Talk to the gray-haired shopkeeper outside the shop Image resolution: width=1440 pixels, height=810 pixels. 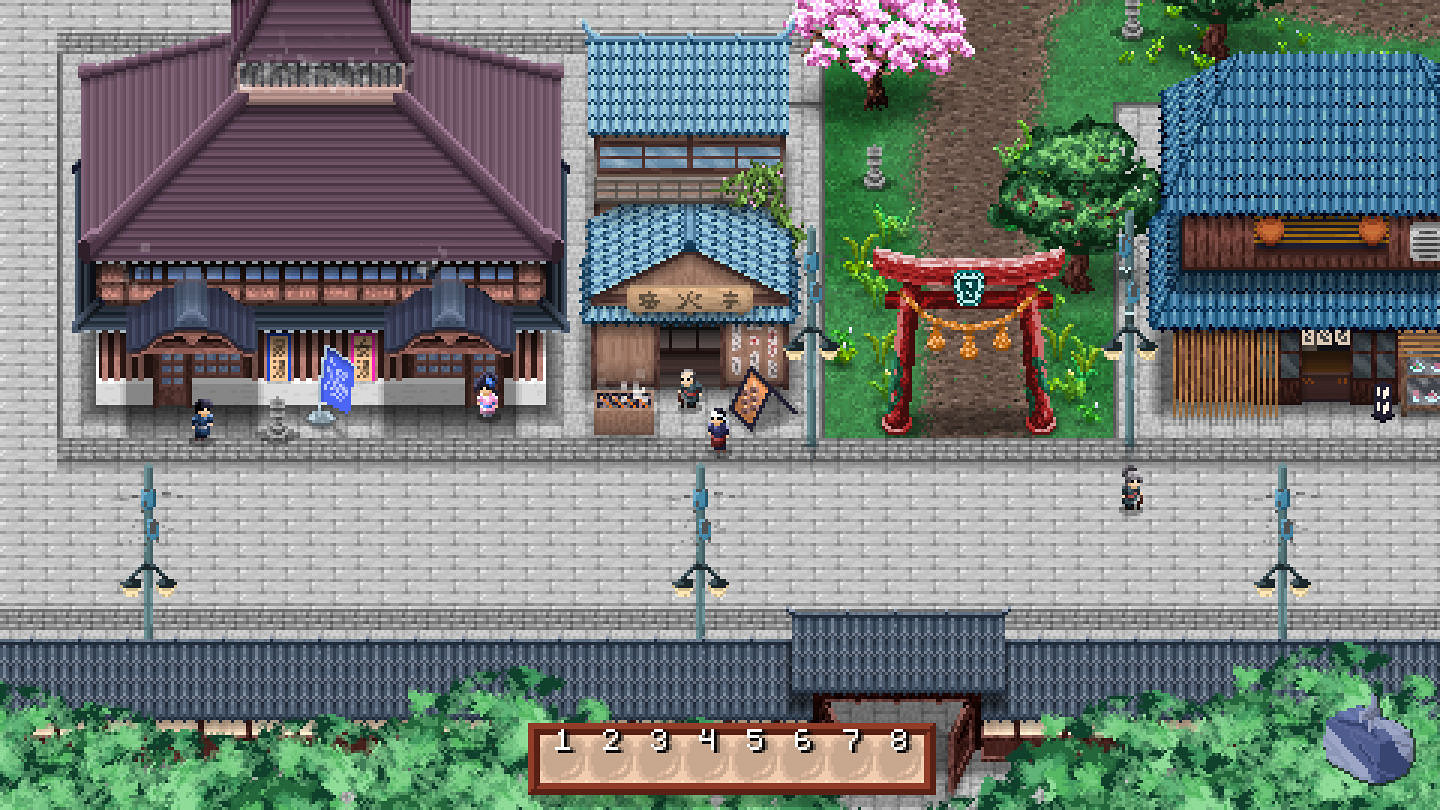coord(687,390)
